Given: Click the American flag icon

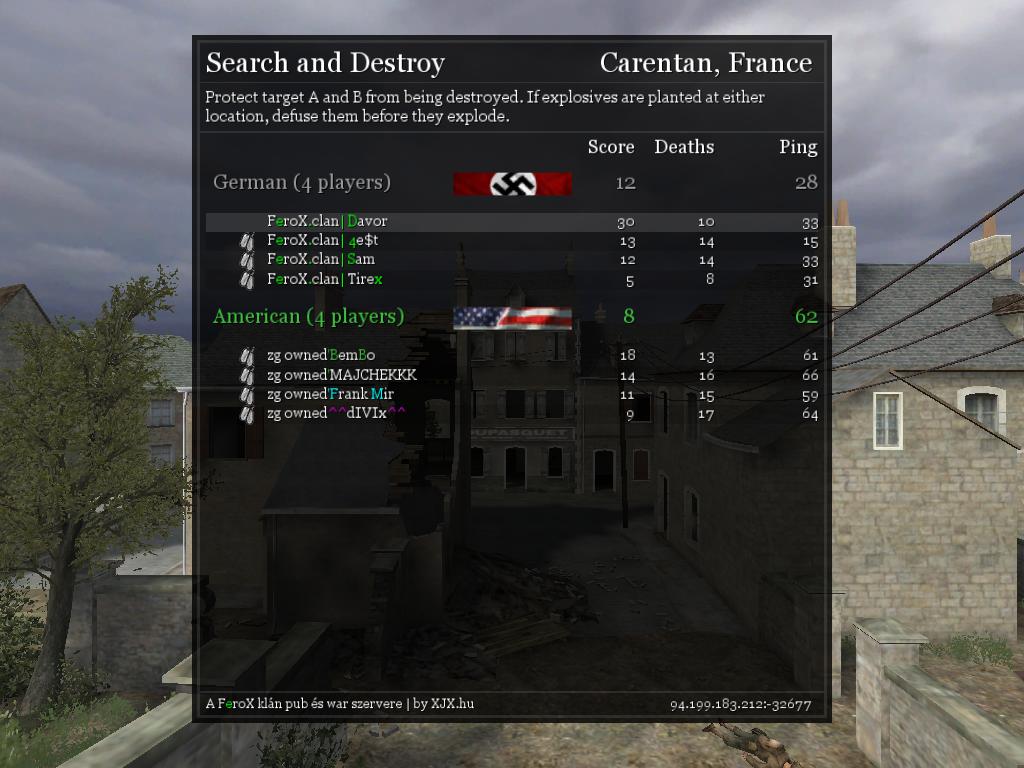Looking at the screenshot, I should coord(512,318).
